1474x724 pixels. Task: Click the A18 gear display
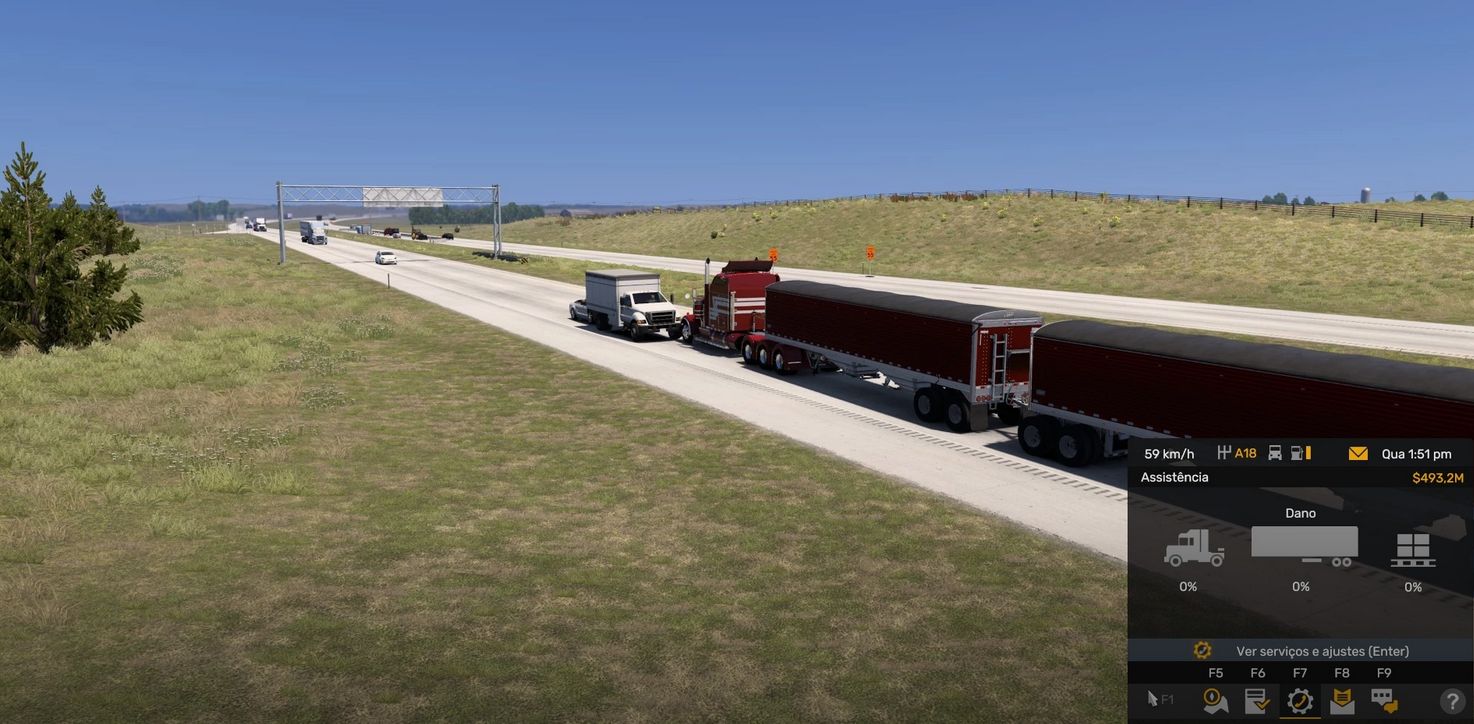tap(1240, 454)
